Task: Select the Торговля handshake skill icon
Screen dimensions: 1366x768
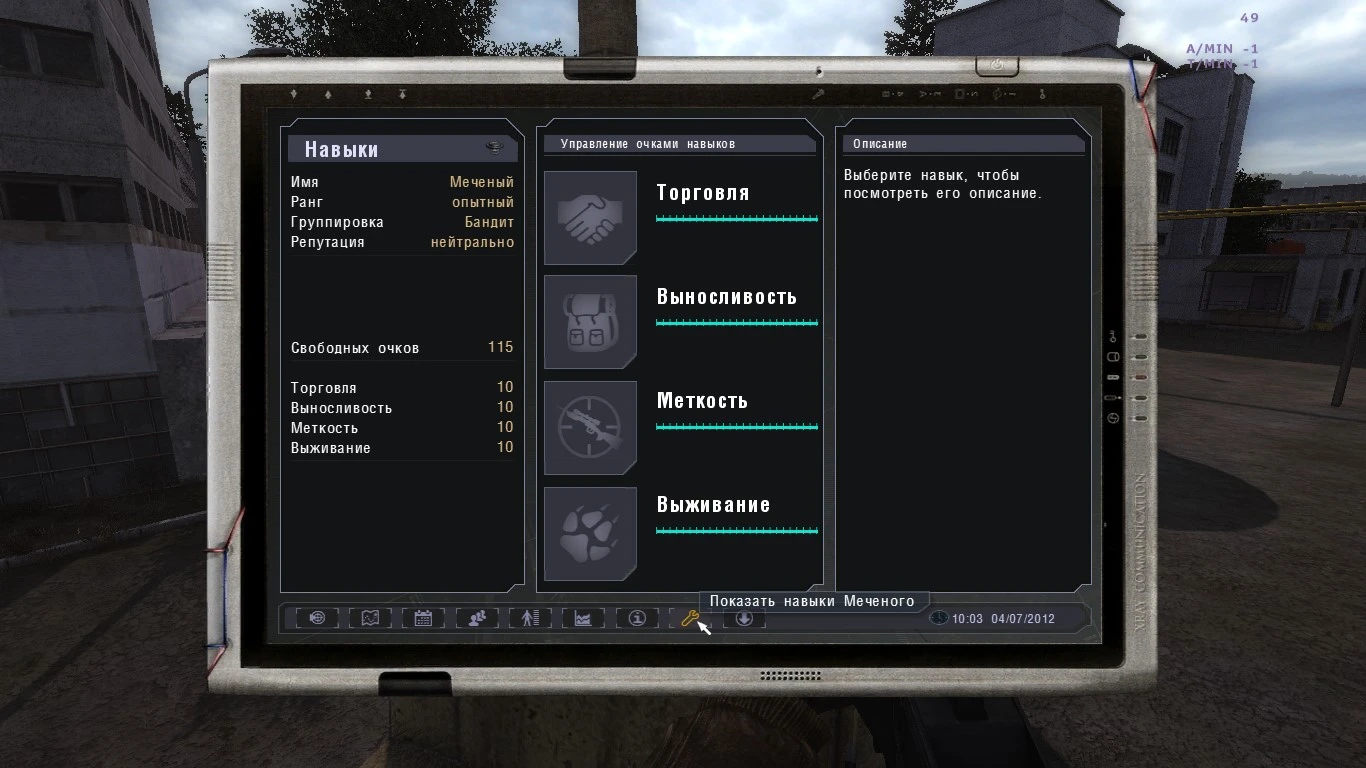Action: point(590,217)
